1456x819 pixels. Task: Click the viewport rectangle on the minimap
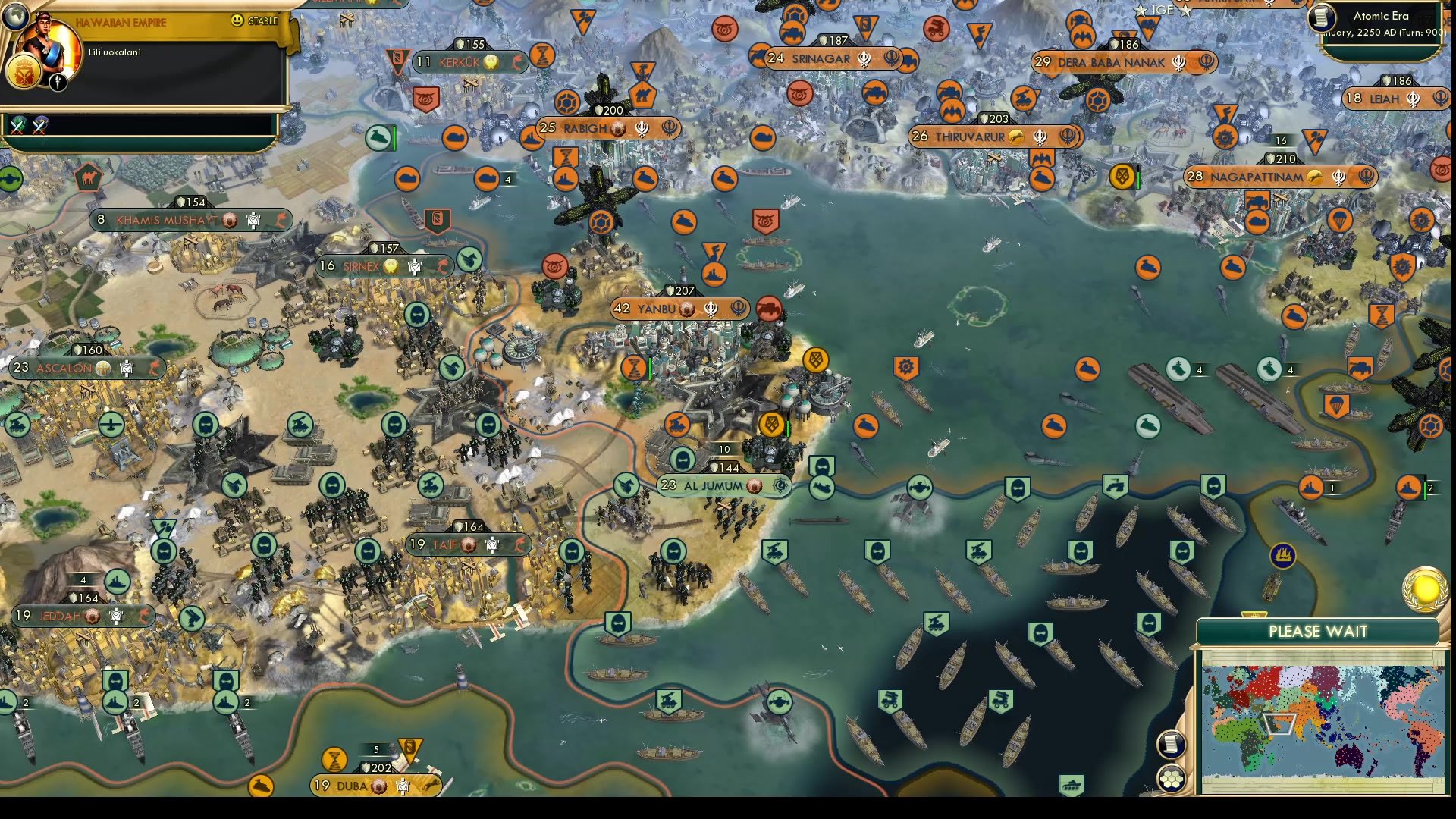(x=1279, y=724)
